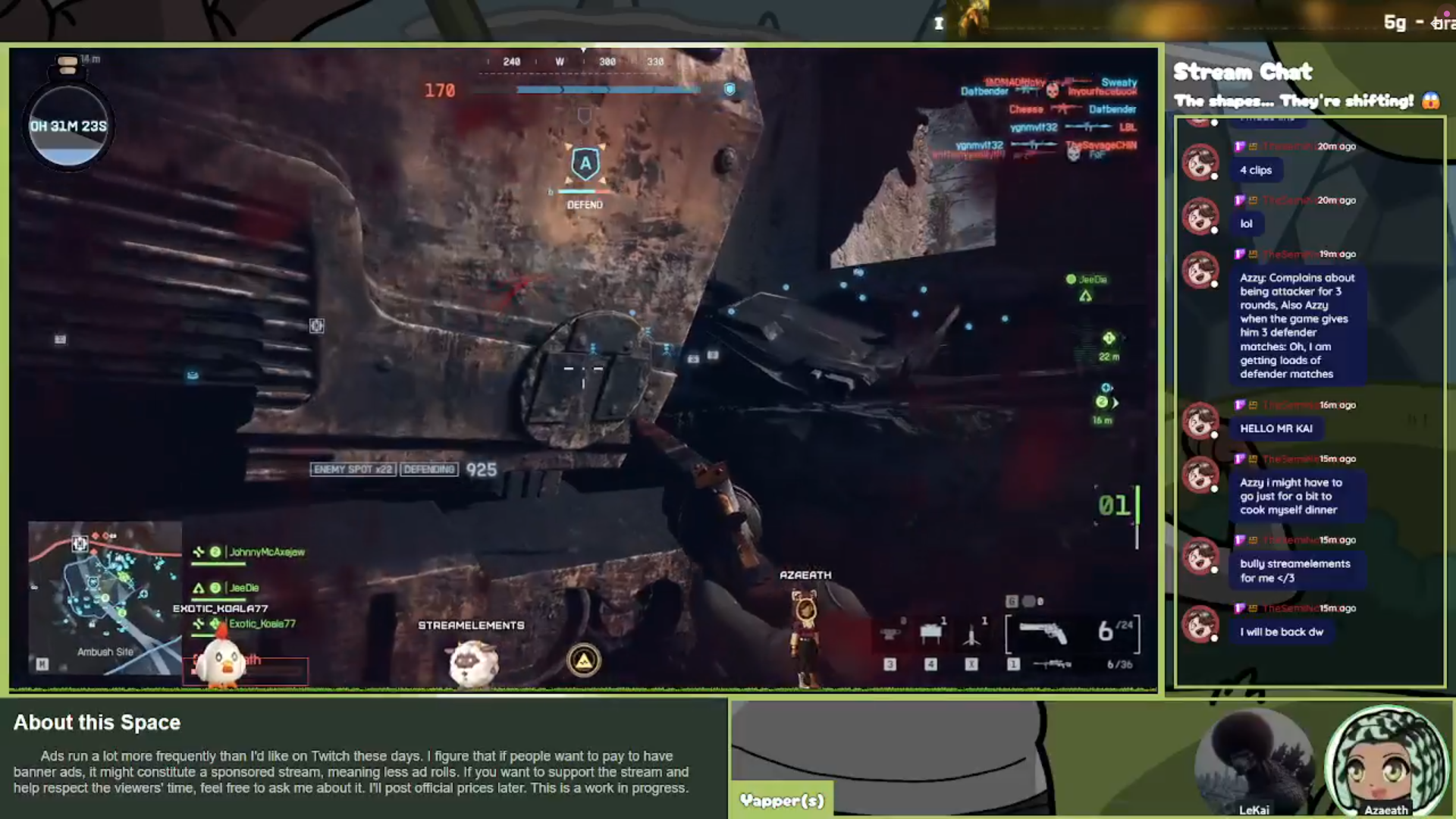1456x819 pixels.
Task: Select the gadget in slot 3
Action: point(890,634)
